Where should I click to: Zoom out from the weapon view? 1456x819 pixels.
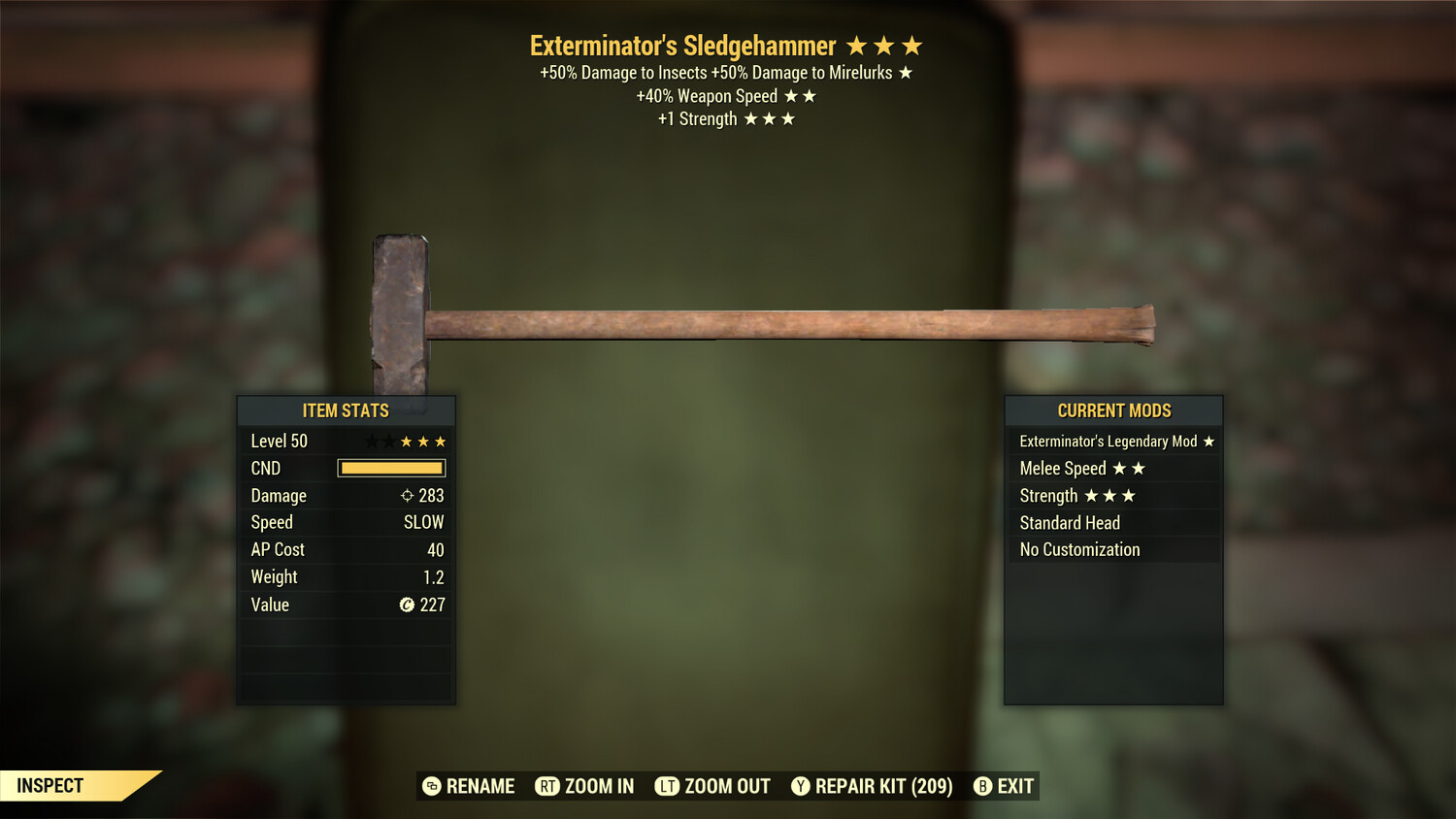pos(712,786)
